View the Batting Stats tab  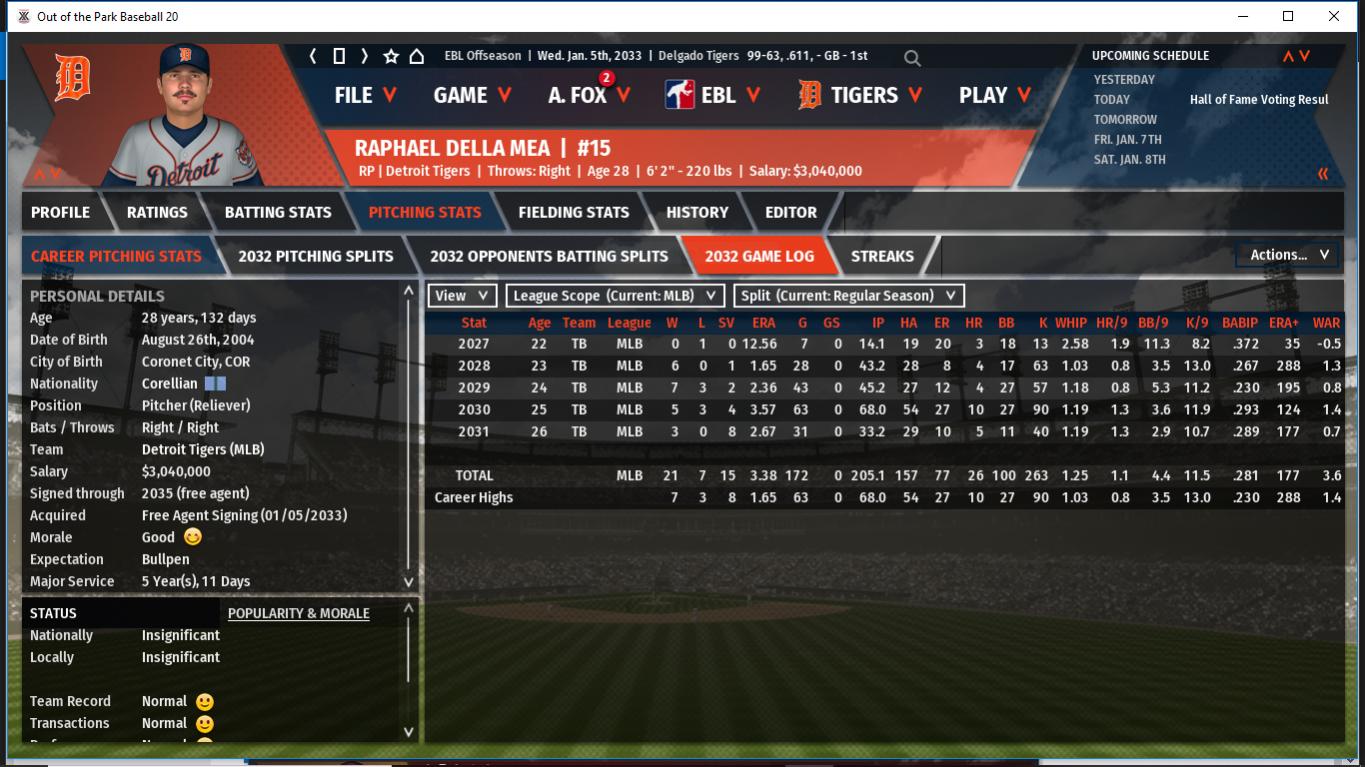277,212
